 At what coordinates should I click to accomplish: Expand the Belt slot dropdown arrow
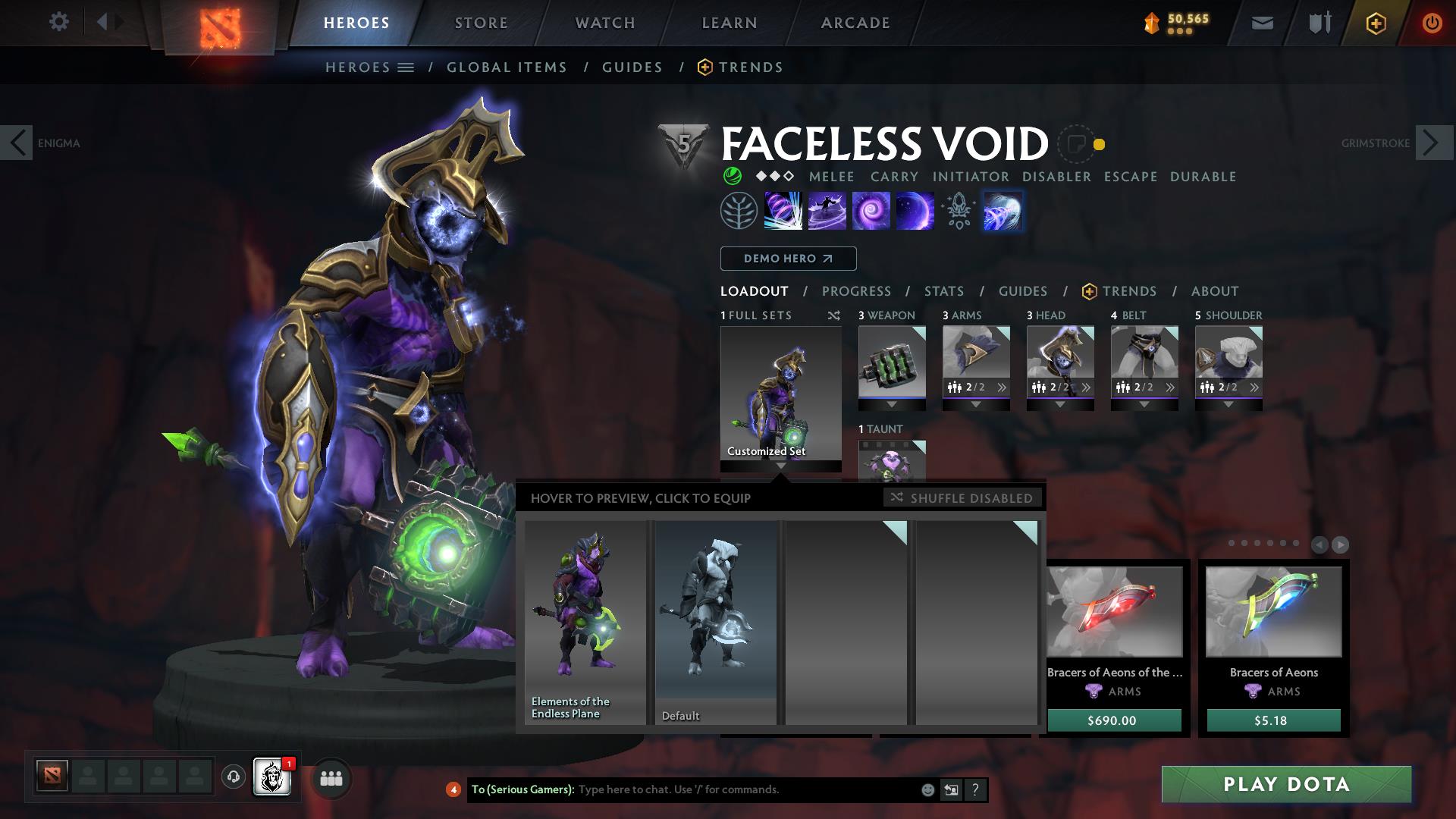(x=1144, y=404)
